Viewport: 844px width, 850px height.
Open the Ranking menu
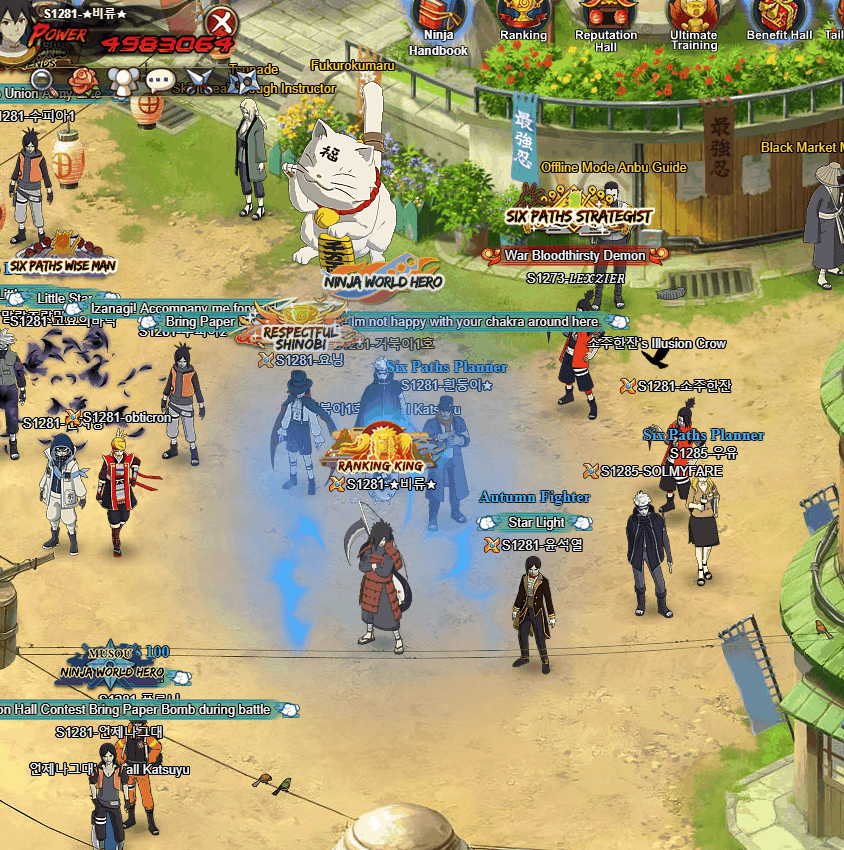[x=523, y=20]
